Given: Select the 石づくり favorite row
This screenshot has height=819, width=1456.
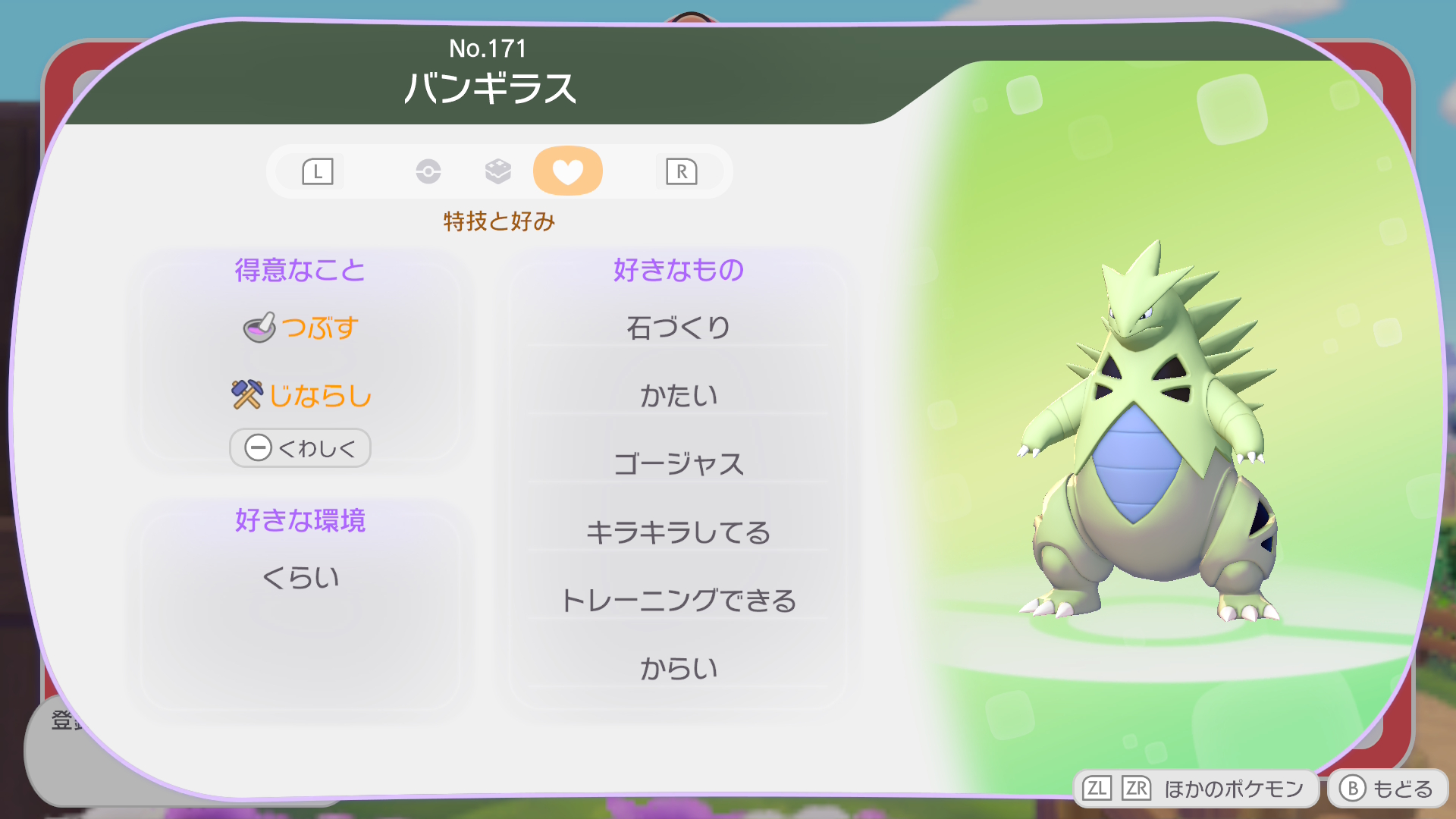Looking at the screenshot, I should tap(678, 328).
